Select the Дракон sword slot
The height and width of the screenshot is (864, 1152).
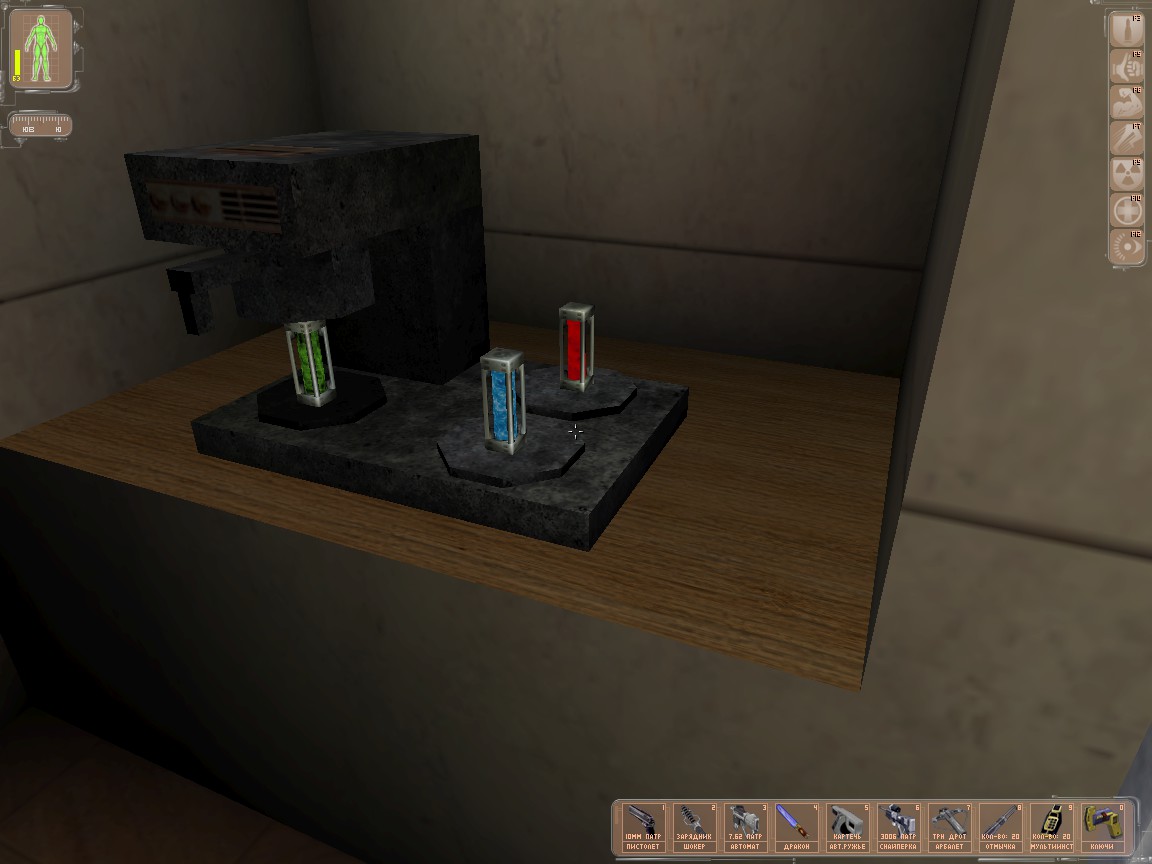(797, 826)
